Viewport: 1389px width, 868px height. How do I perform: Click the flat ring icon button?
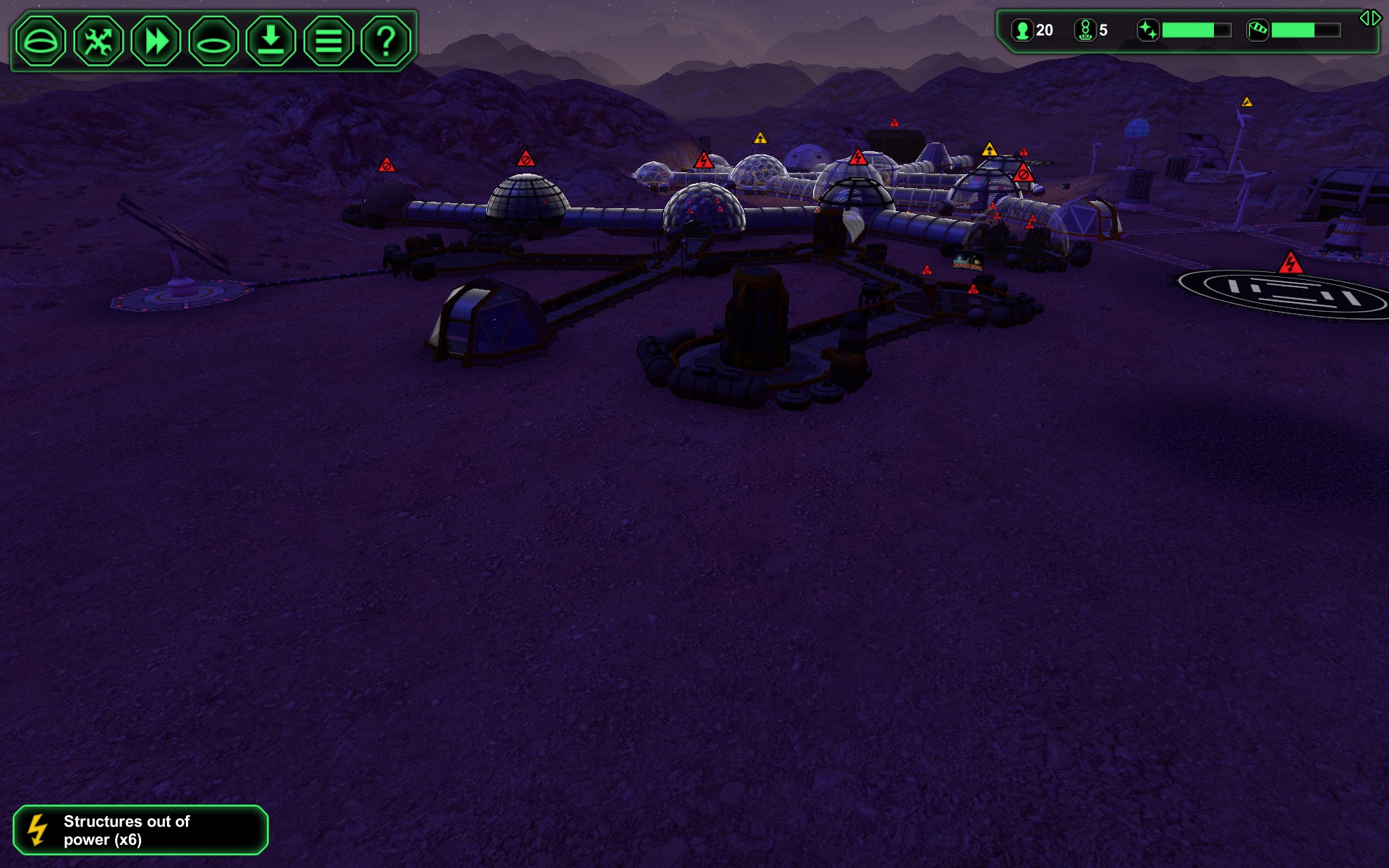[x=213, y=41]
